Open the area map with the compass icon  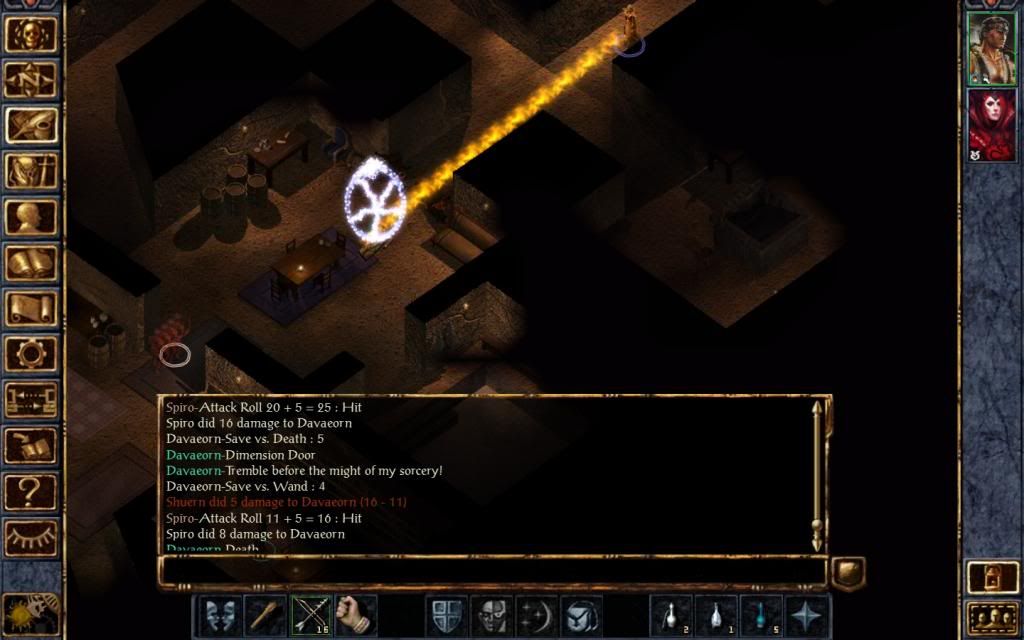click(x=31, y=78)
